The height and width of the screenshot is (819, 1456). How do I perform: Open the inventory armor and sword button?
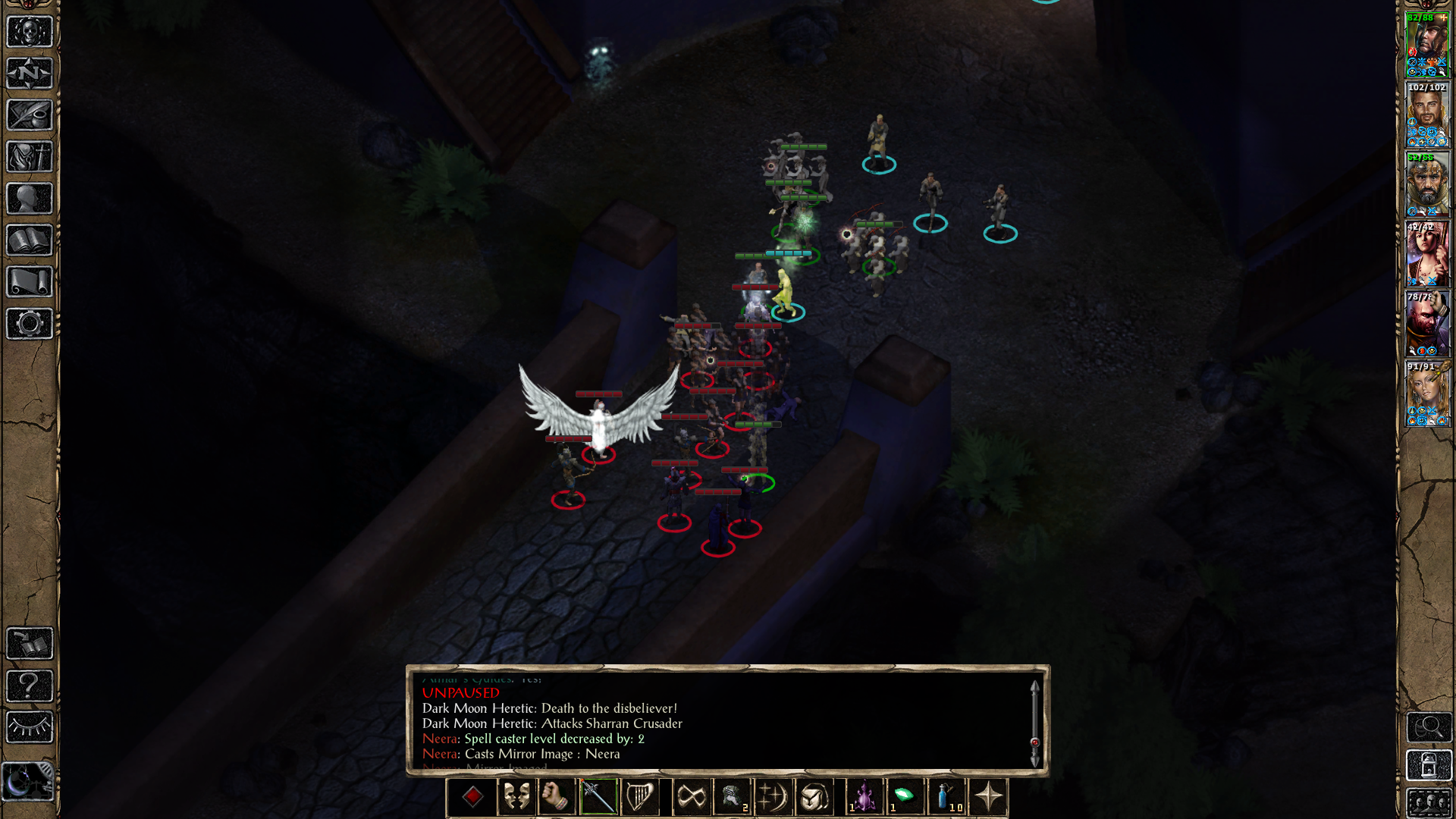pos(30,157)
